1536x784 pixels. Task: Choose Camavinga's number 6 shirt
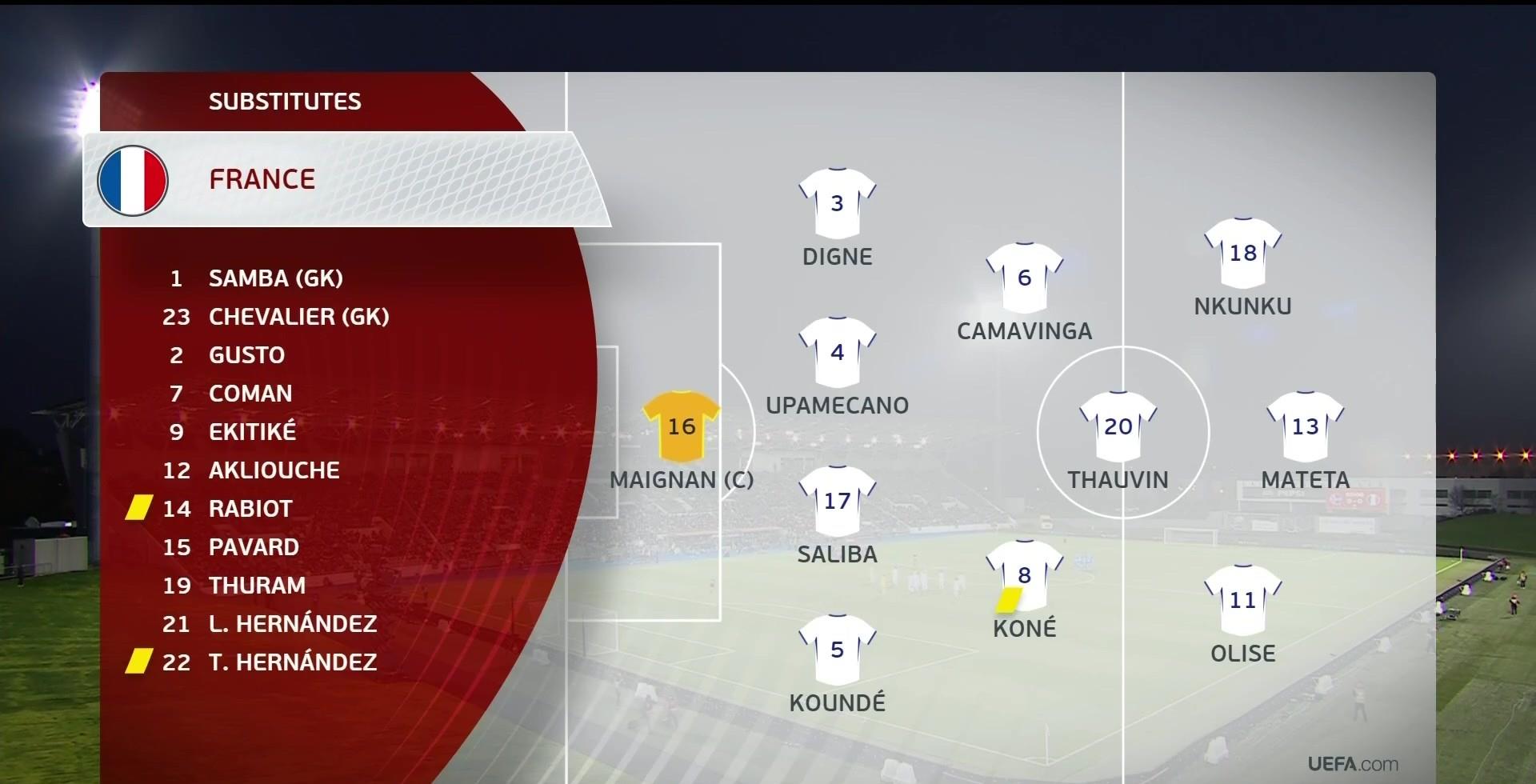click(1024, 278)
